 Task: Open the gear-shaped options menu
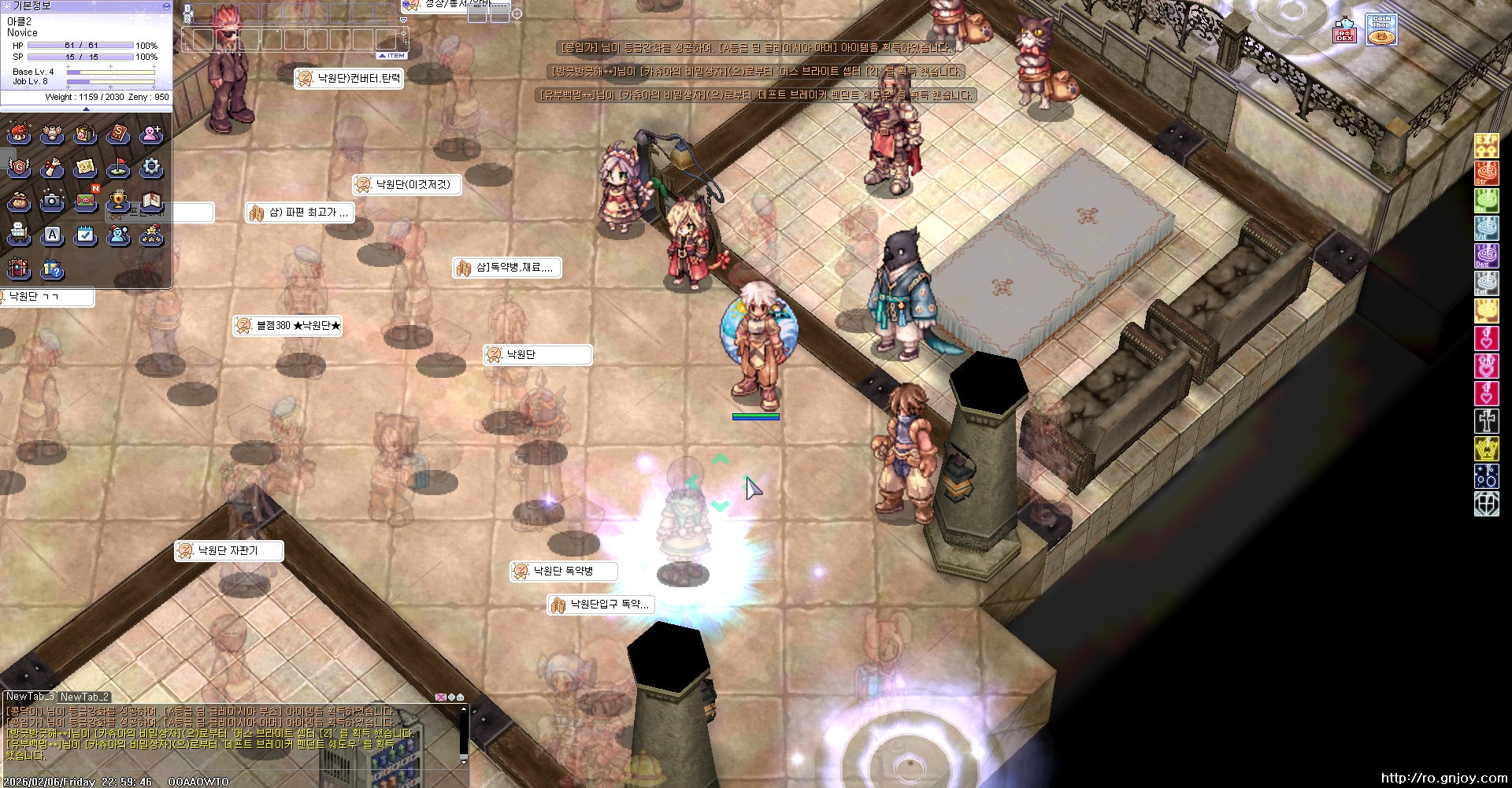click(151, 168)
